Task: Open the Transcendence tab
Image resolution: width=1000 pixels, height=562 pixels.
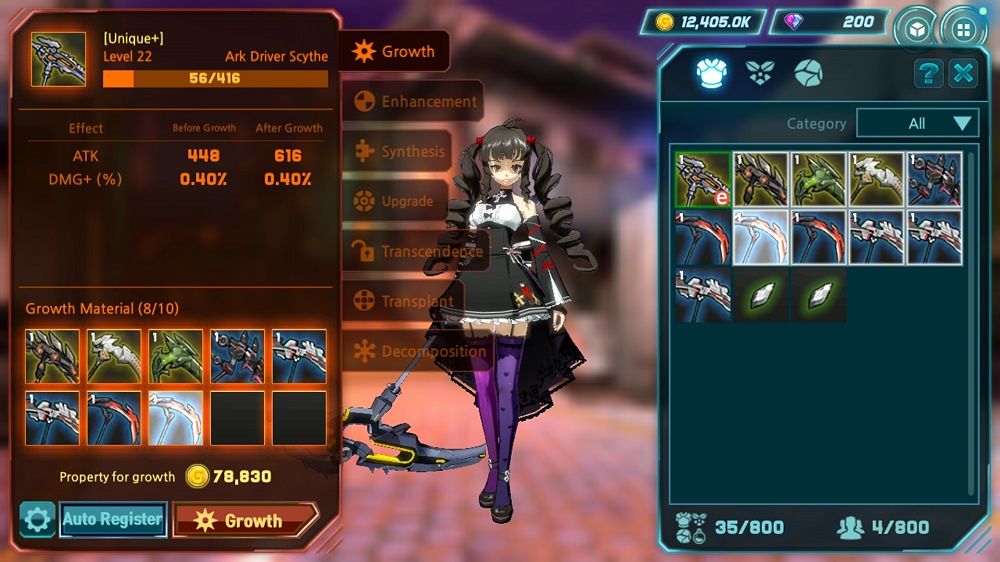Action: (x=418, y=251)
